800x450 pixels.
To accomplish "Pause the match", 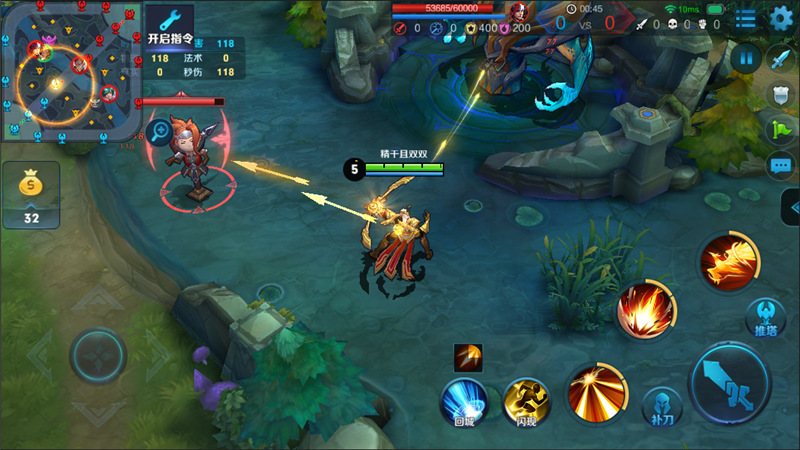I will (x=744, y=58).
